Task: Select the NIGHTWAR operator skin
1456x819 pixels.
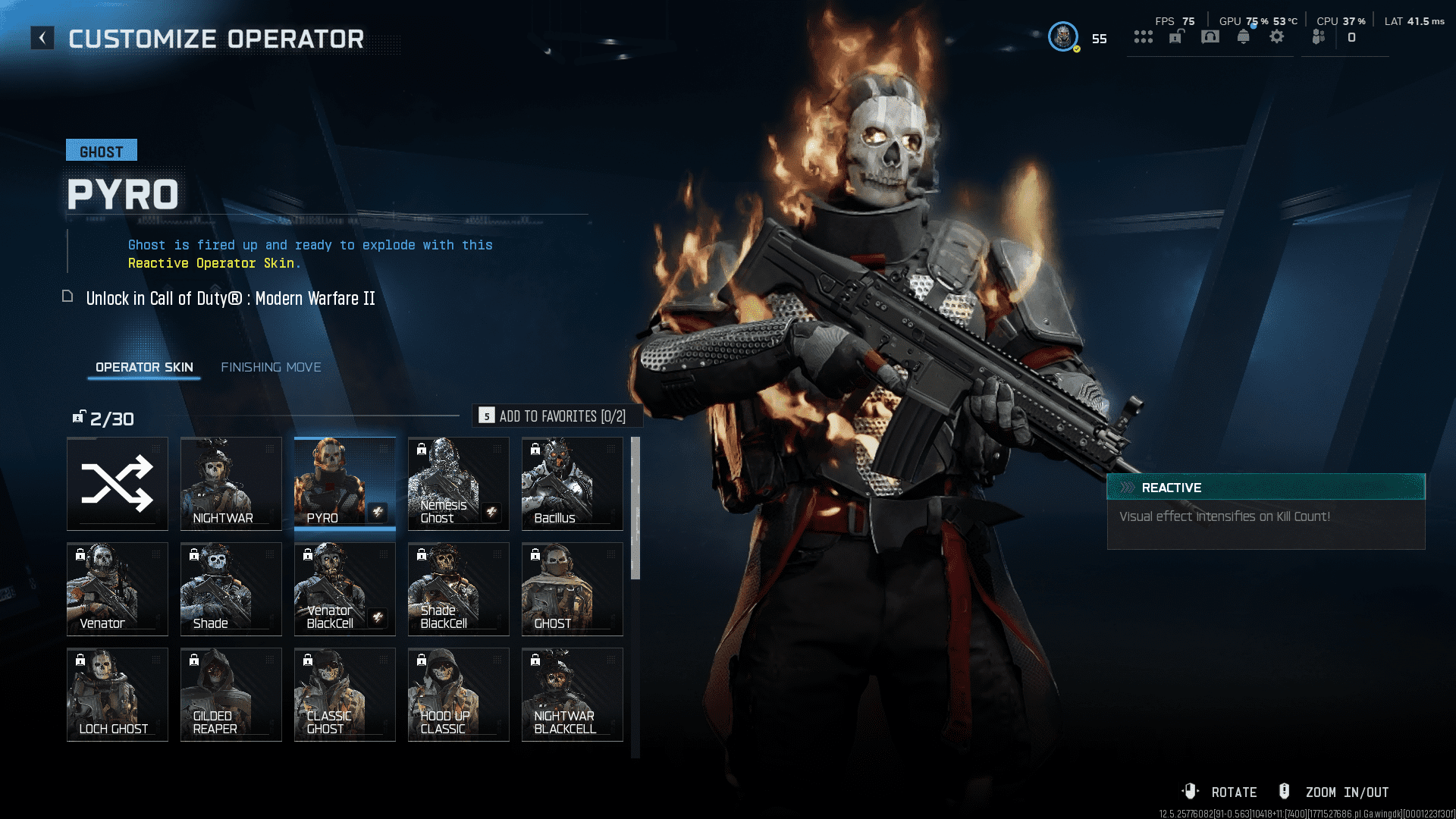Action: click(x=231, y=484)
